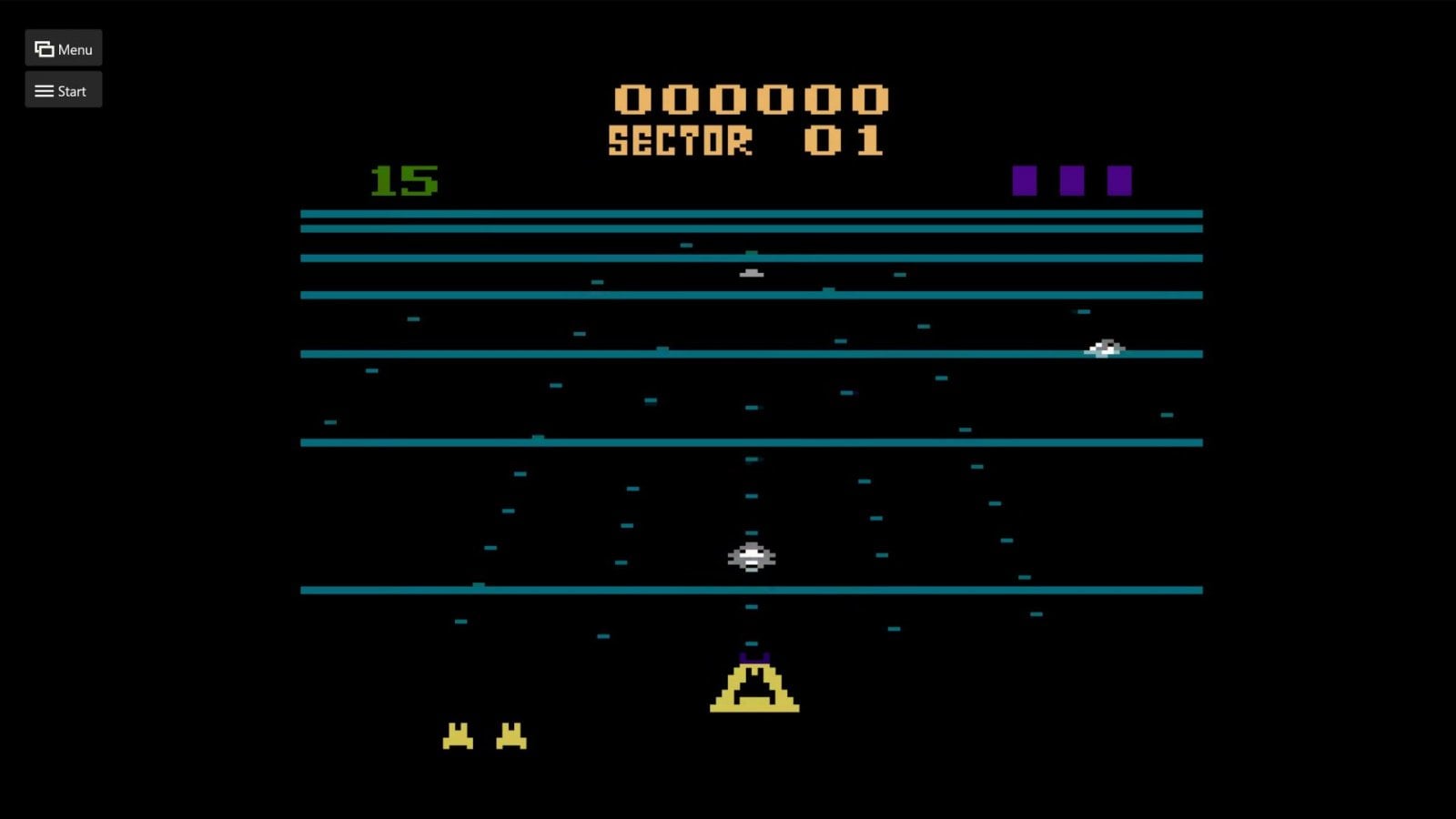Select the leftmost reserve ship sprite
The height and width of the screenshot is (819, 1456).
pyautogui.click(x=459, y=735)
